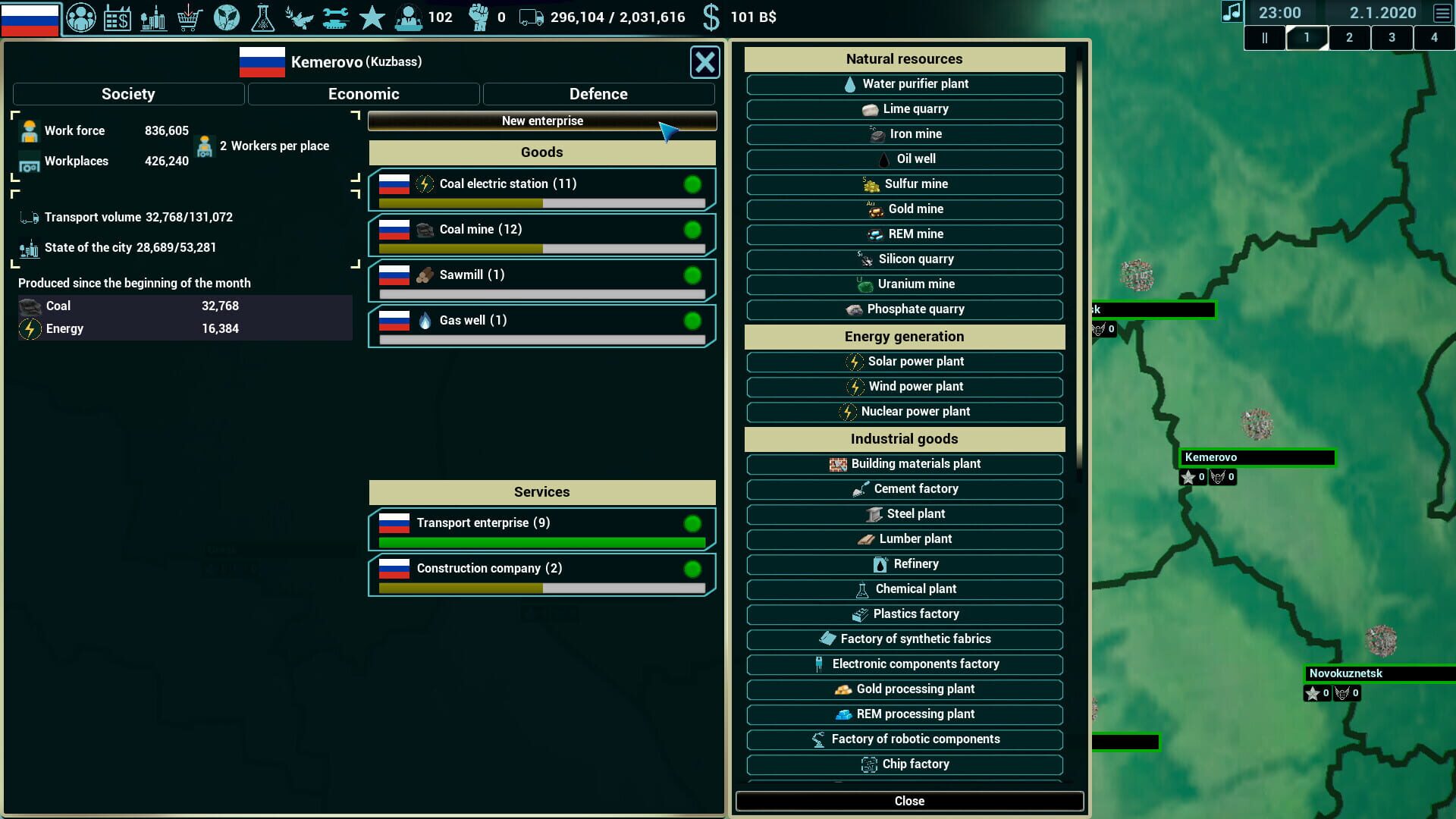Screen dimensions: 1456x819
Task: Select the Chip factory build option
Action: point(905,764)
